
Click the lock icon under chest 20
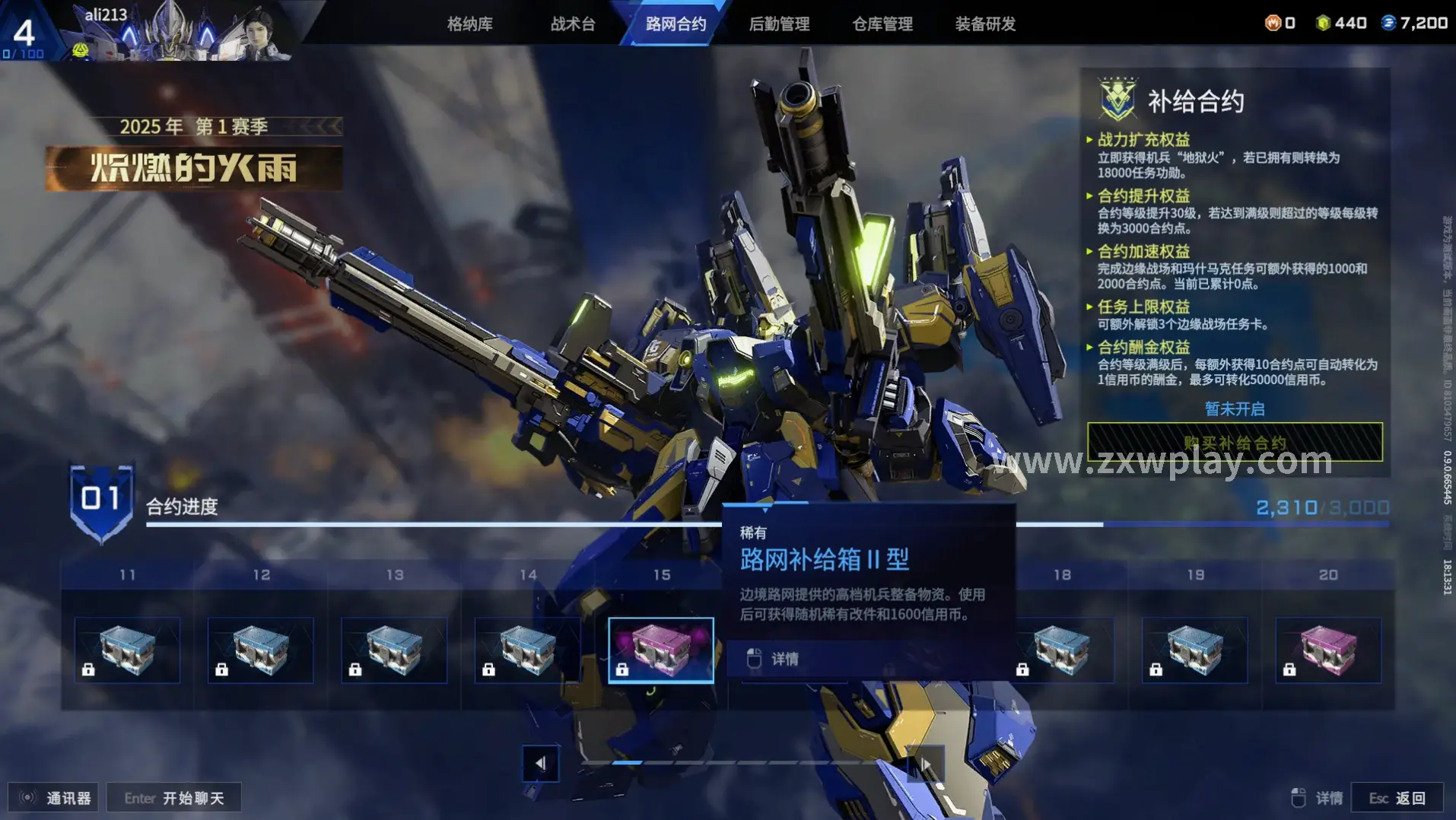(x=1289, y=670)
